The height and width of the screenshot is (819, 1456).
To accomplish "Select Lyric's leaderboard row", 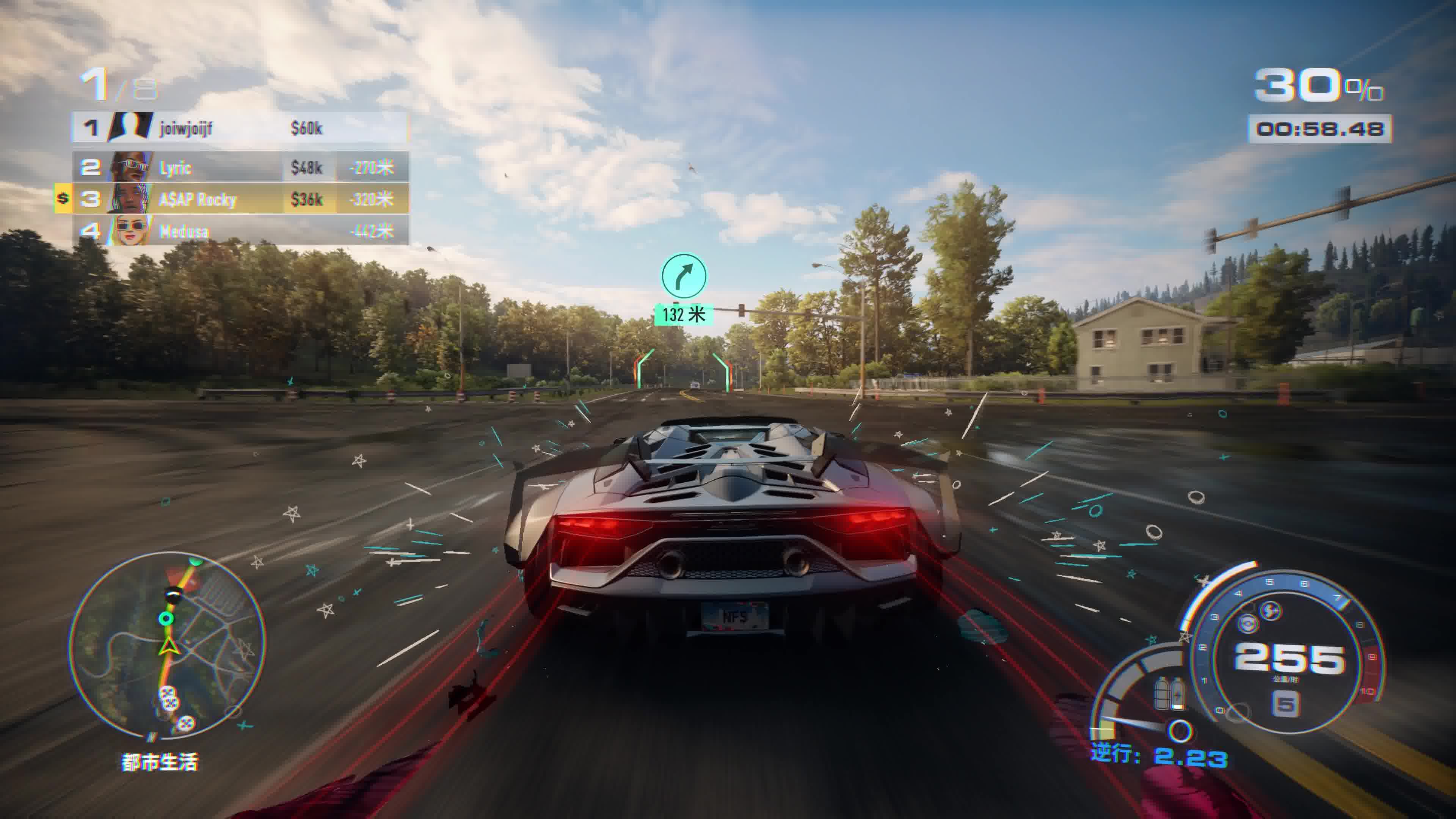I will (240, 167).
